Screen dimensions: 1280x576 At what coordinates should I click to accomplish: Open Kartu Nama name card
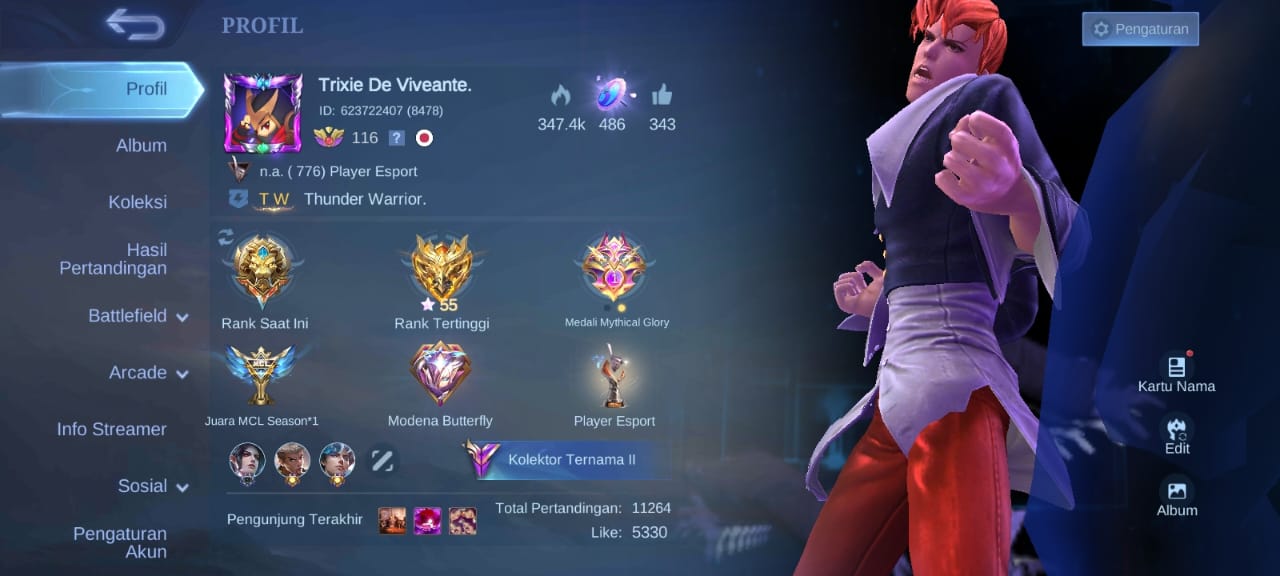pyautogui.click(x=1176, y=371)
